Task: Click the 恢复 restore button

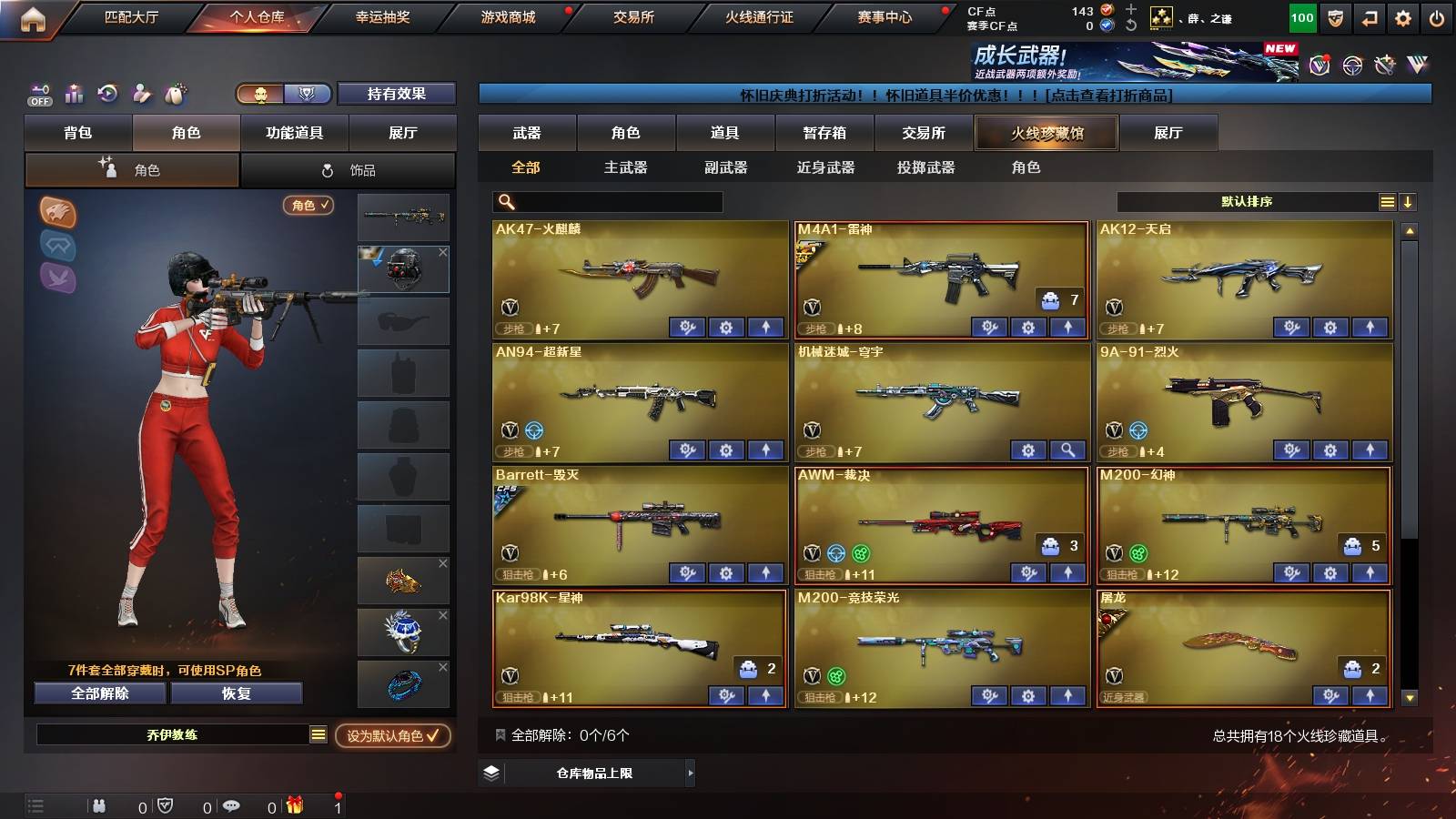Action: 237,693
